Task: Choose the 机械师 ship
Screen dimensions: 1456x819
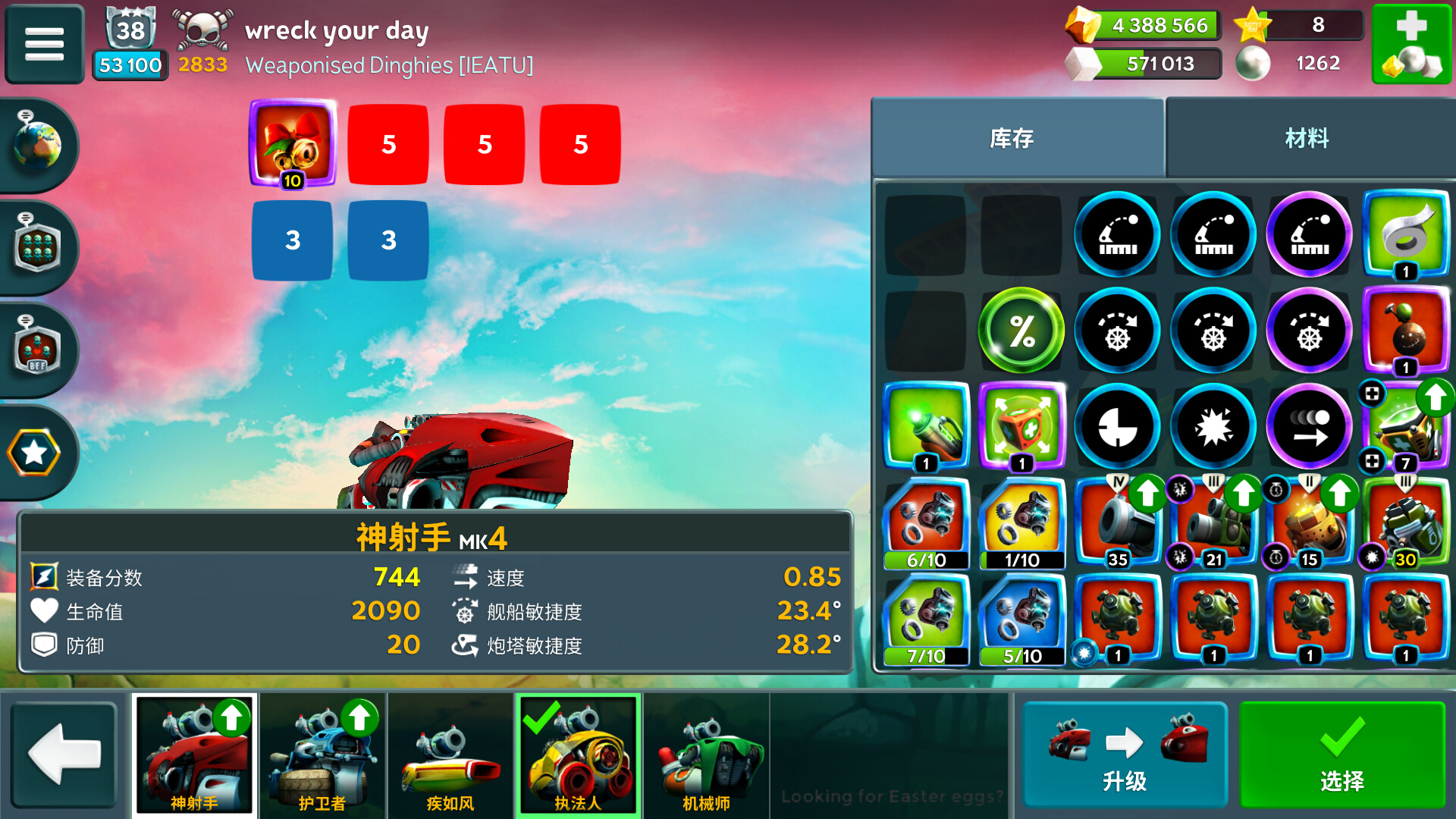Action: click(706, 755)
